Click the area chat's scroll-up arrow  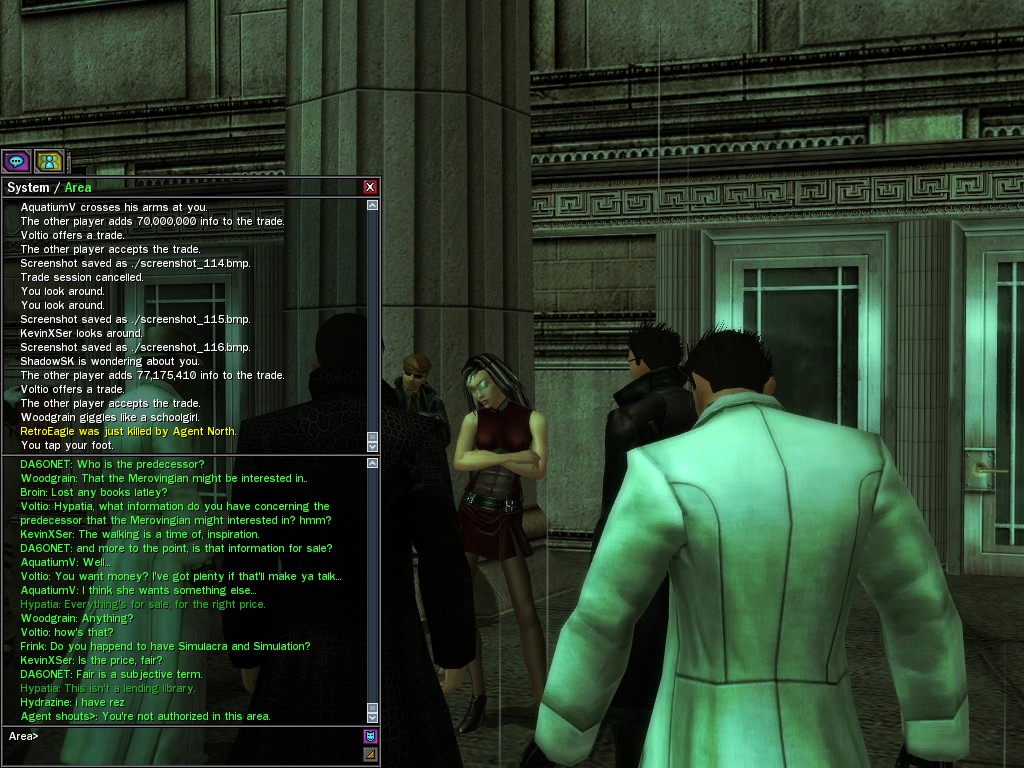373,463
